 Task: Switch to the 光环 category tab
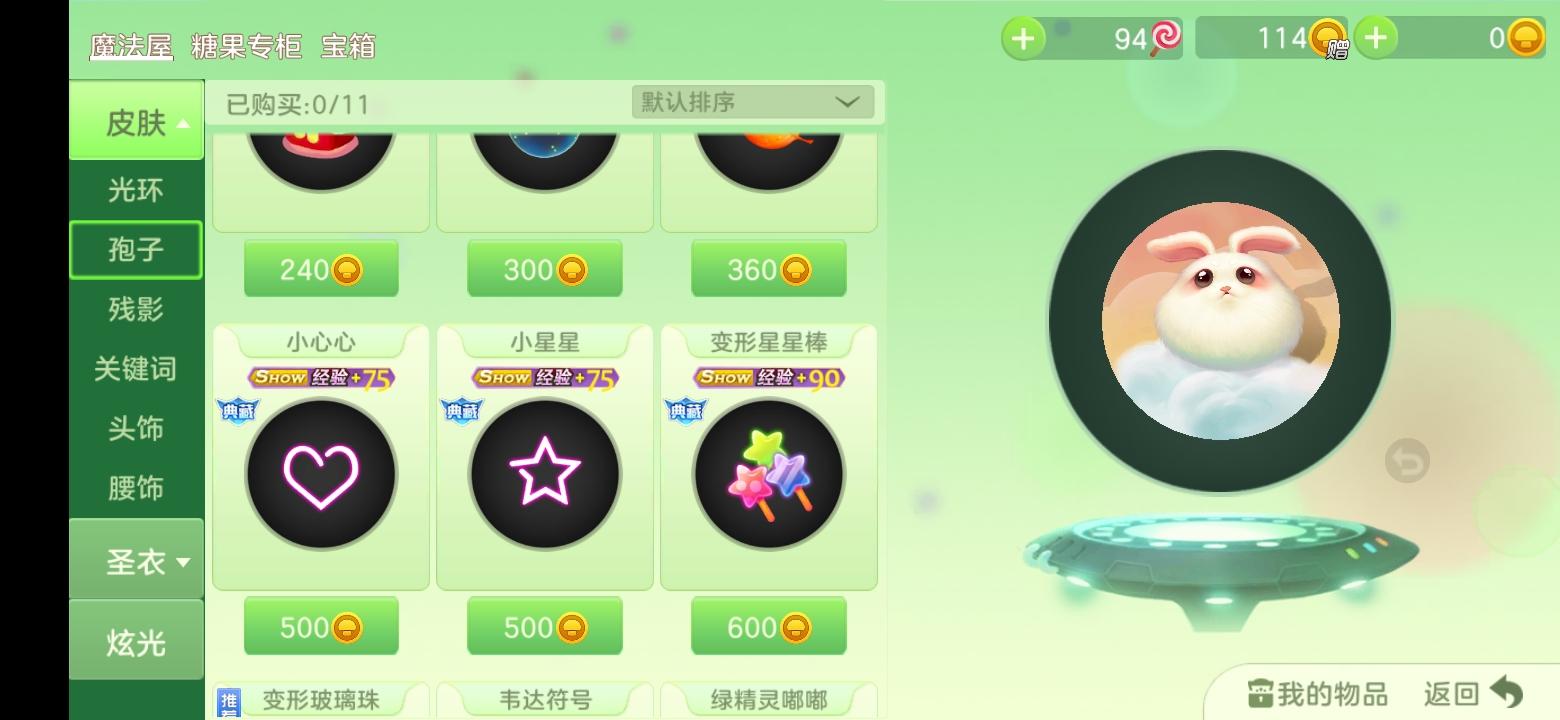tap(136, 190)
